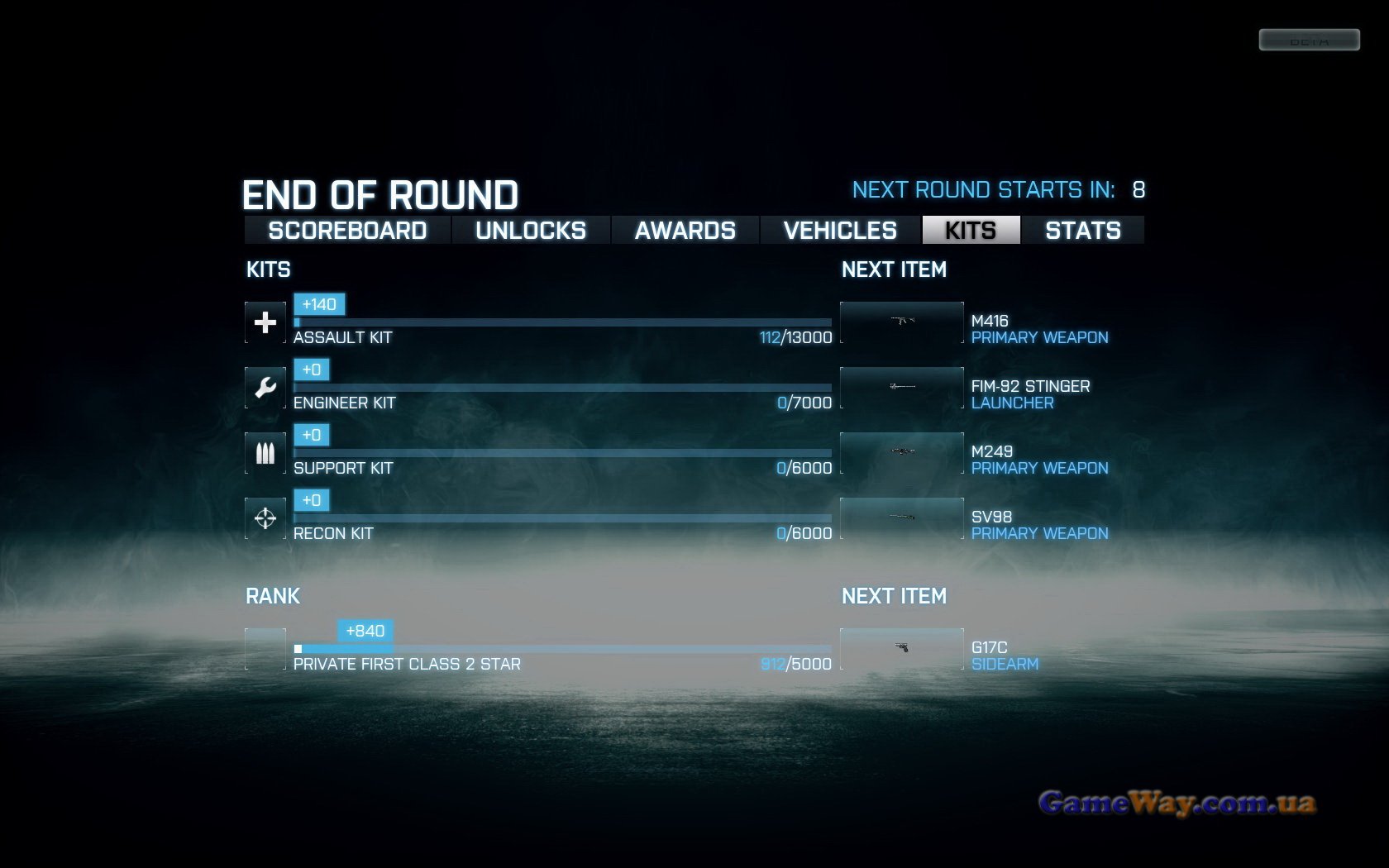The image size is (1389, 868).
Task: View the G17C sidearm thumbnail
Action: click(x=902, y=649)
